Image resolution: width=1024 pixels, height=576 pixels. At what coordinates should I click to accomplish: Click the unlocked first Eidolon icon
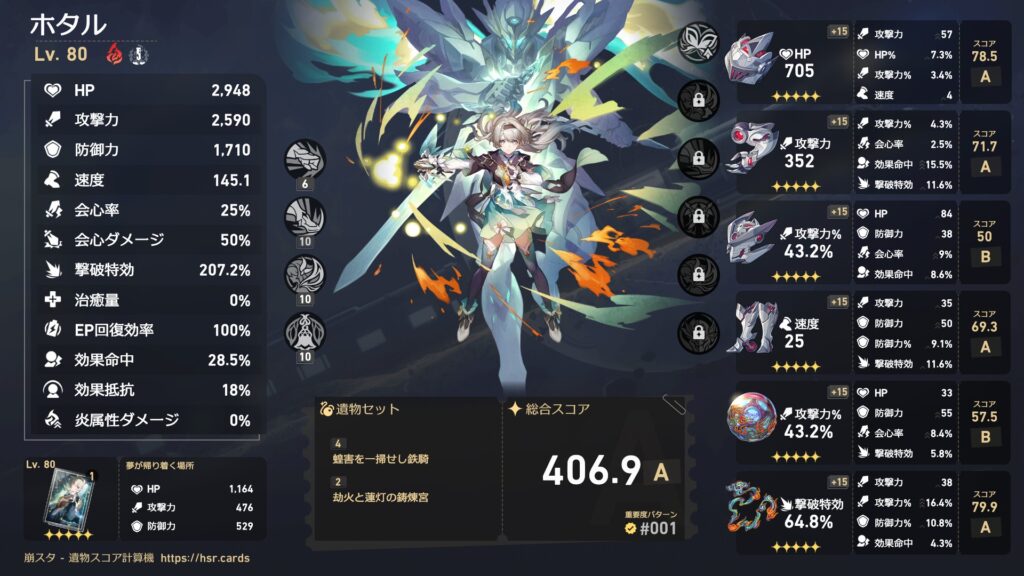696,42
